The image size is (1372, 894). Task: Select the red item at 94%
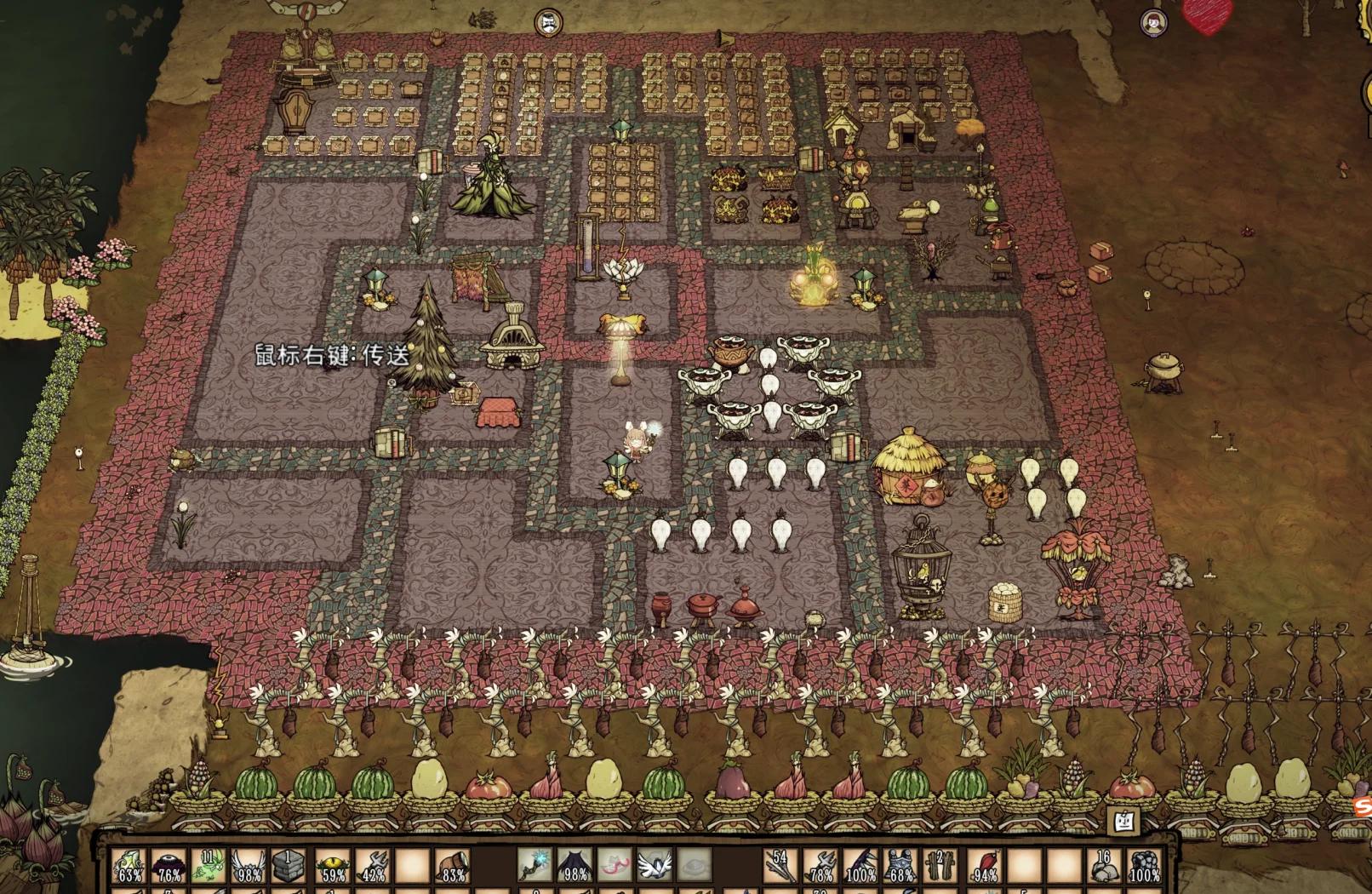point(982,866)
